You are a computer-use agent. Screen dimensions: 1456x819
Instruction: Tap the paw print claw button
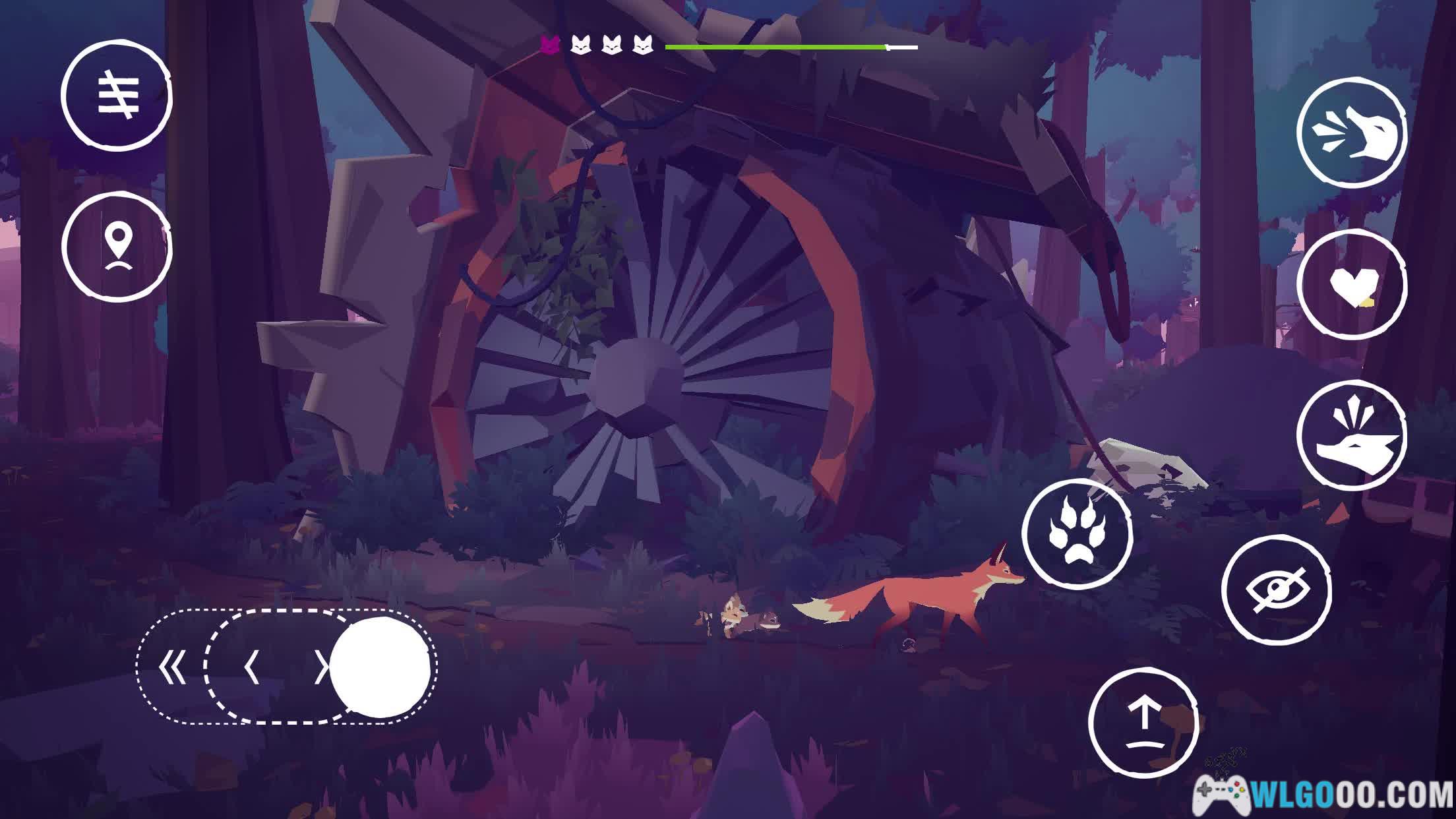pos(1077,534)
